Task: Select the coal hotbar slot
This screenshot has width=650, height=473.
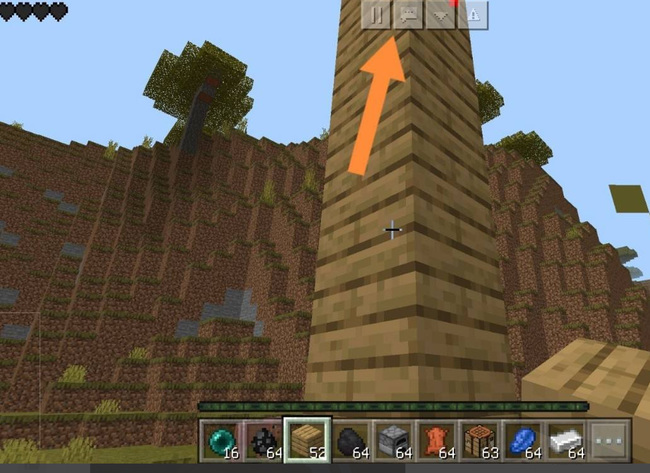Action: click(x=261, y=439)
